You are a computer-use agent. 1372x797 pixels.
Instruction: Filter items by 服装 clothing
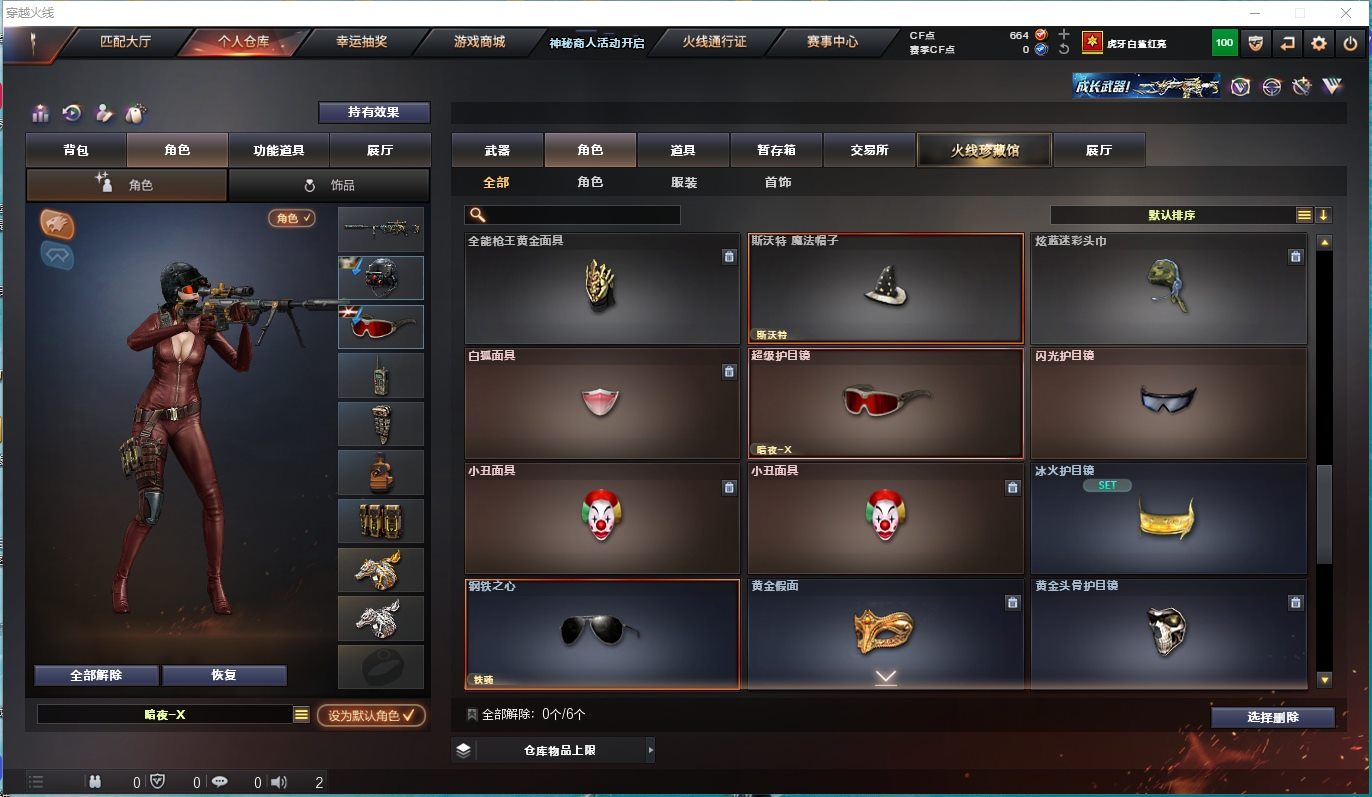click(x=684, y=183)
